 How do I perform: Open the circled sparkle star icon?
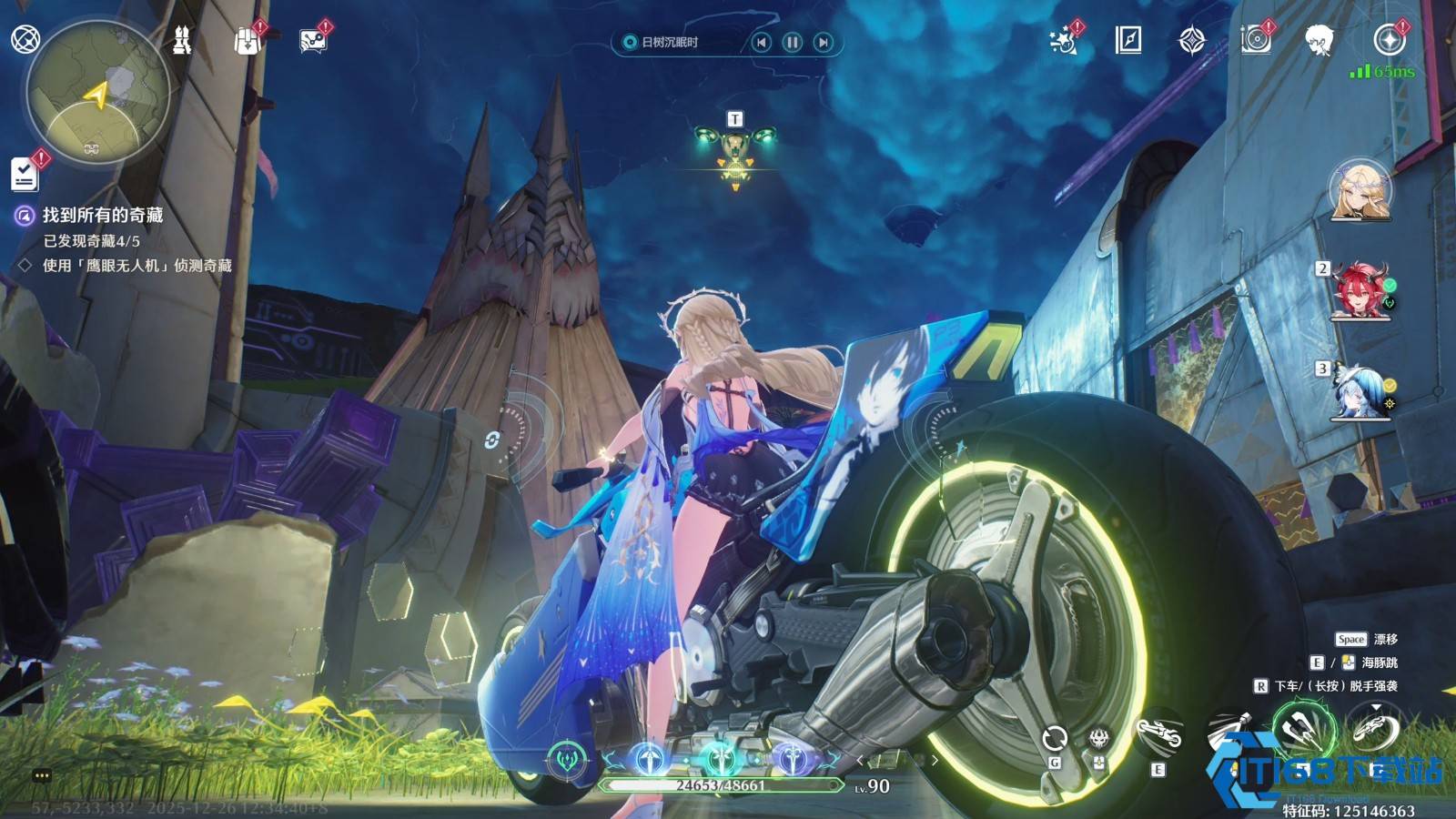click(1390, 41)
